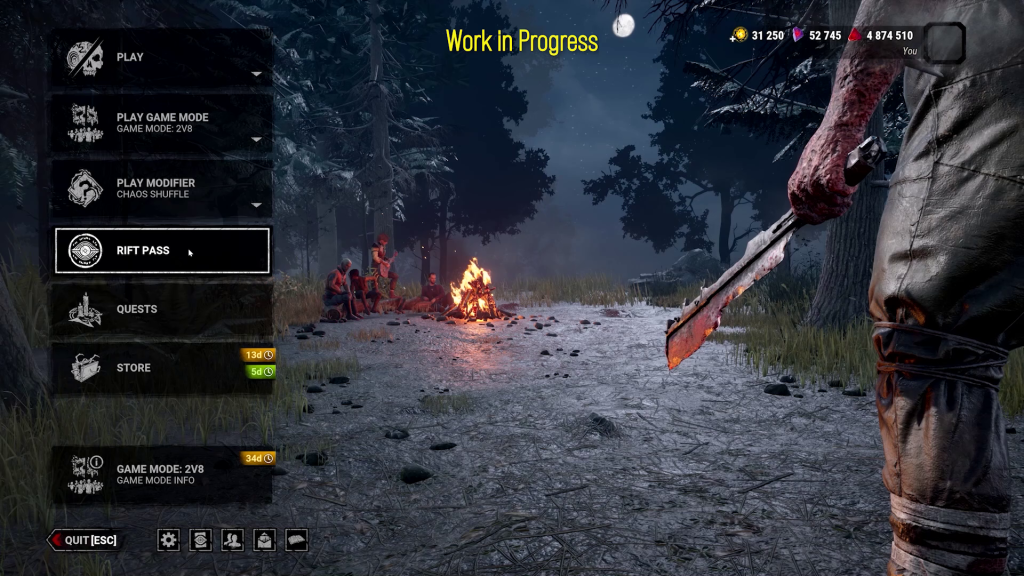The width and height of the screenshot is (1024, 576).
Task: Open settings with the gear icon
Action: (169, 540)
